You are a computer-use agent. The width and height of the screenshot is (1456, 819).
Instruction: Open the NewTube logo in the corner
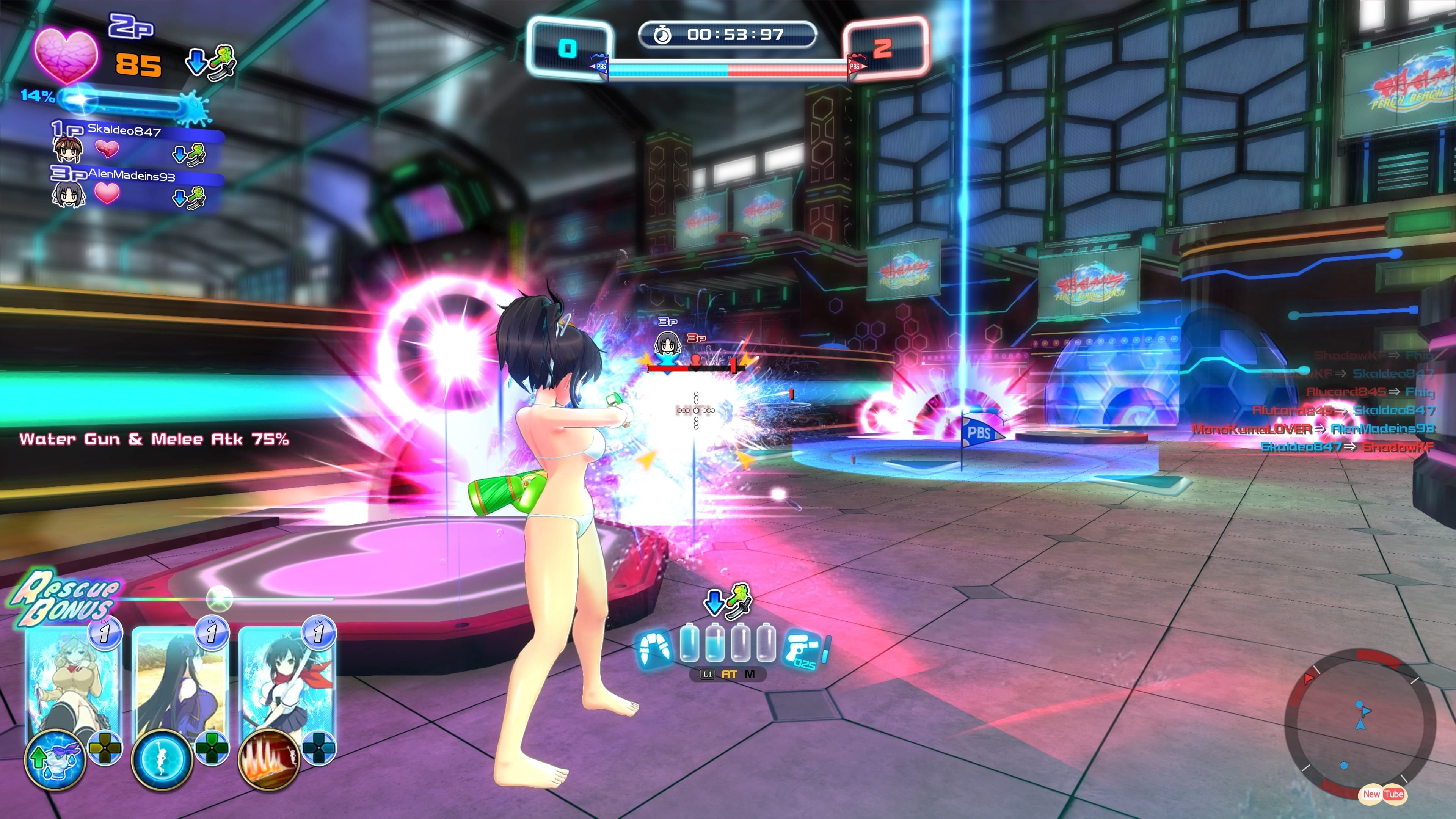[x=1381, y=794]
